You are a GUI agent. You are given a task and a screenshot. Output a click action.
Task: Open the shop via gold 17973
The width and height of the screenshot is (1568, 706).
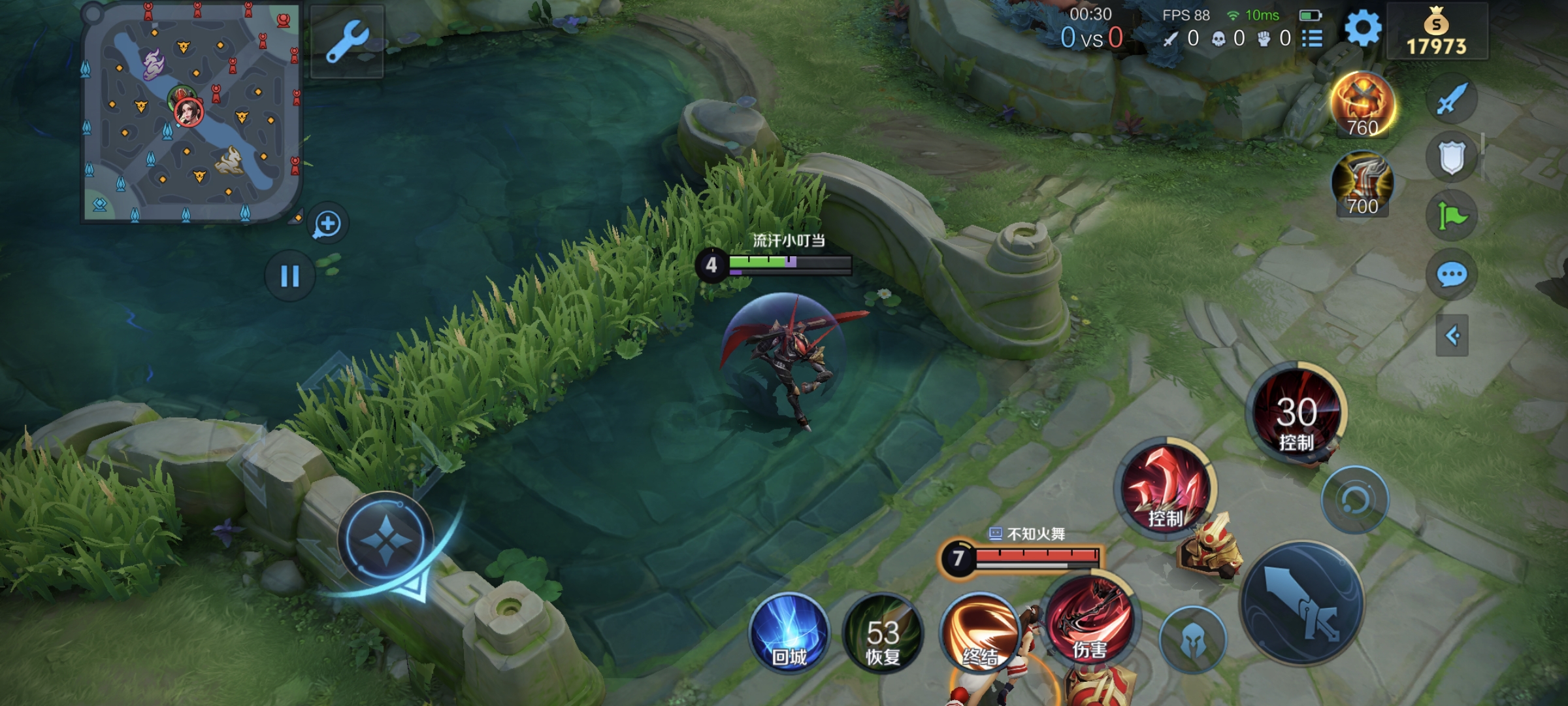[x=1437, y=31]
